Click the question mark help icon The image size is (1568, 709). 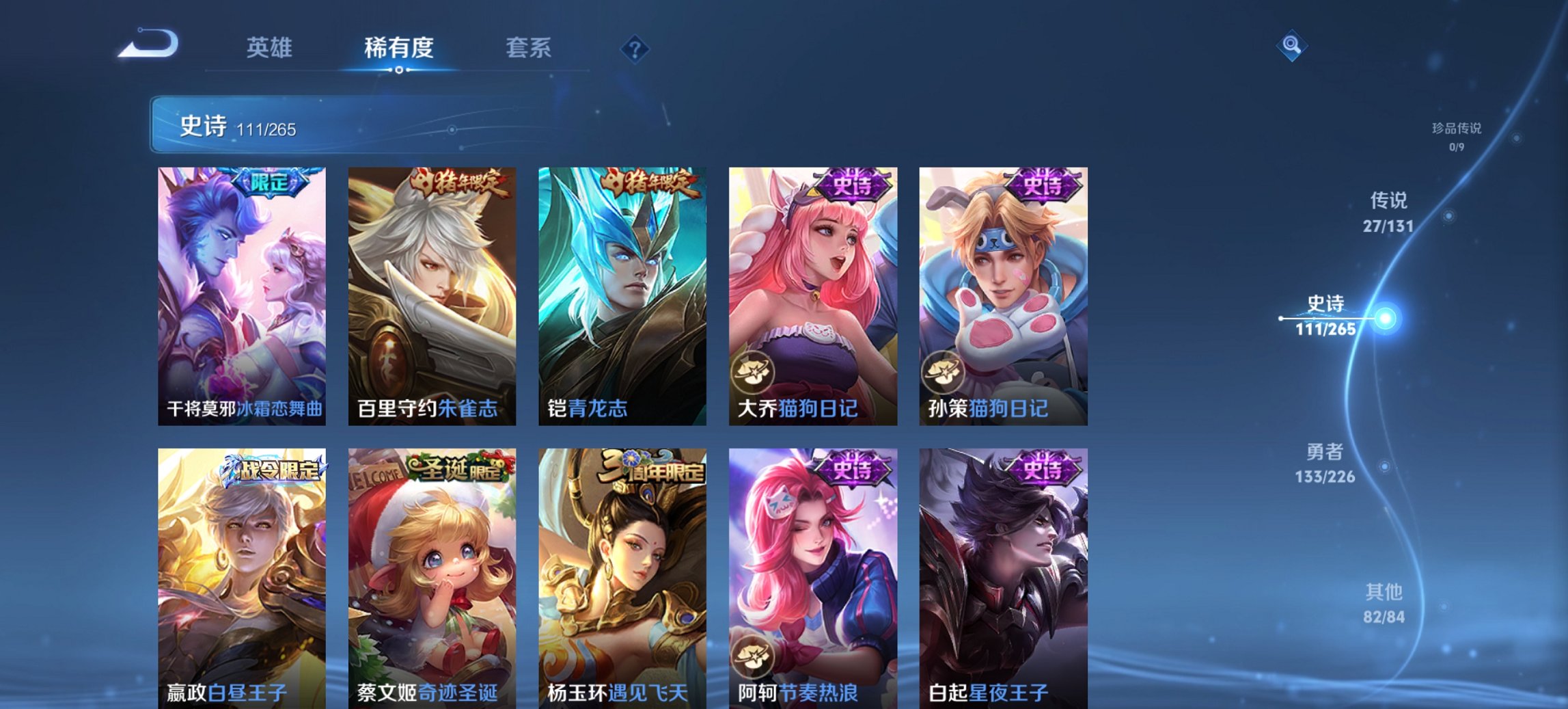(635, 49)
